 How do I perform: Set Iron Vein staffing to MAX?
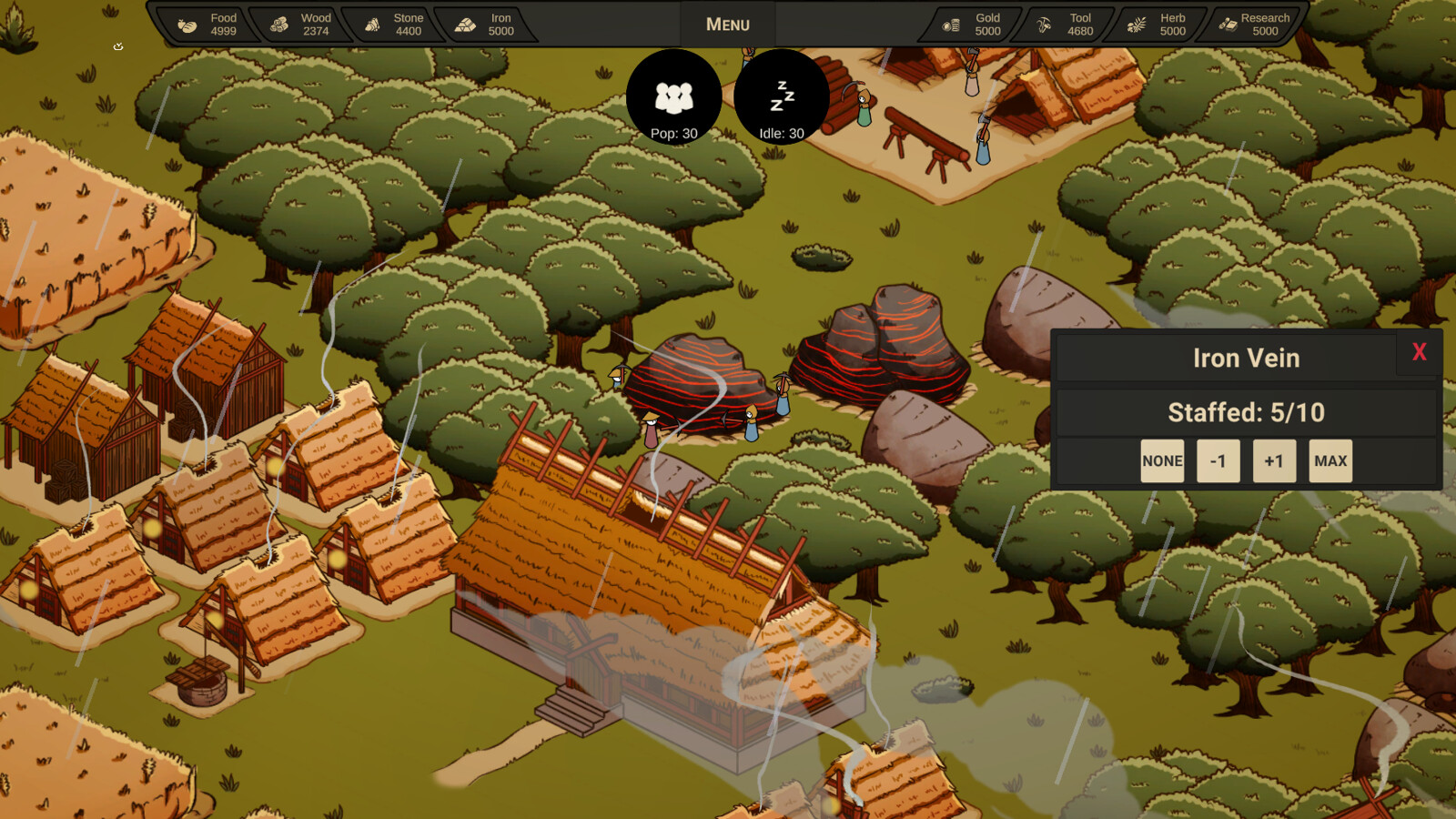[x=1330, y=460]
